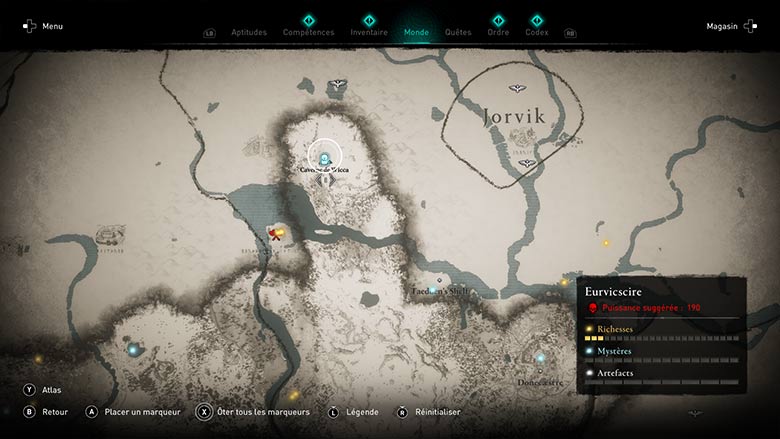Switch to the Aptitudes tab
The width and height of the screenshot is (780, 439).
249,32
